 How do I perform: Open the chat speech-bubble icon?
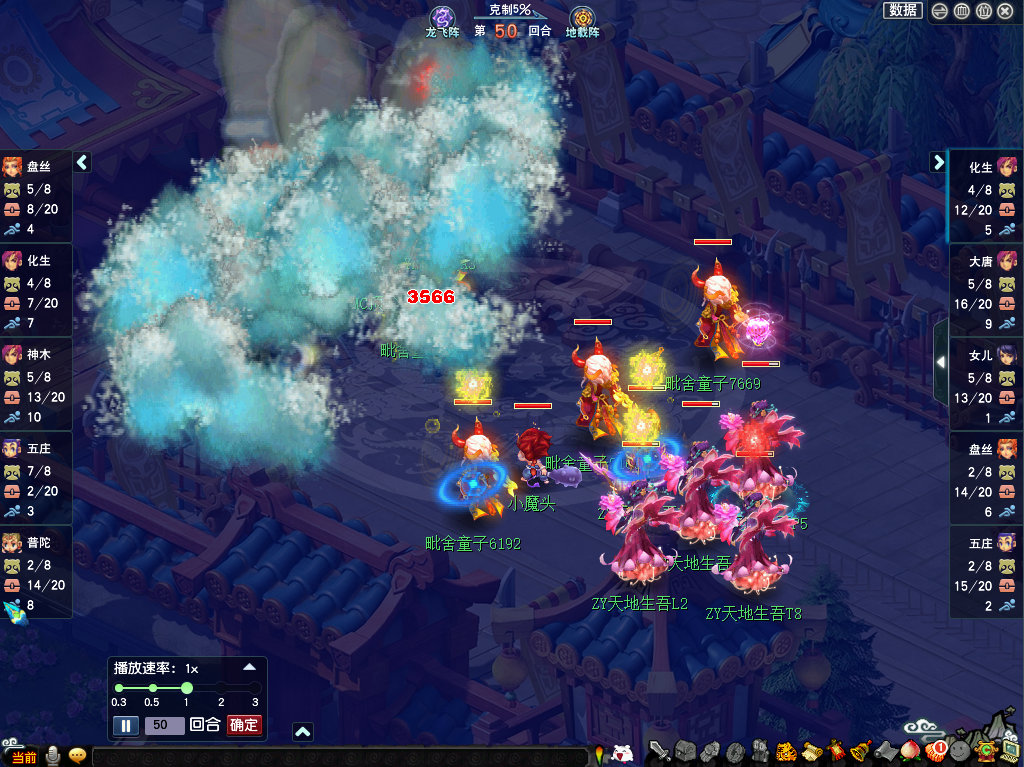[77, 756]
